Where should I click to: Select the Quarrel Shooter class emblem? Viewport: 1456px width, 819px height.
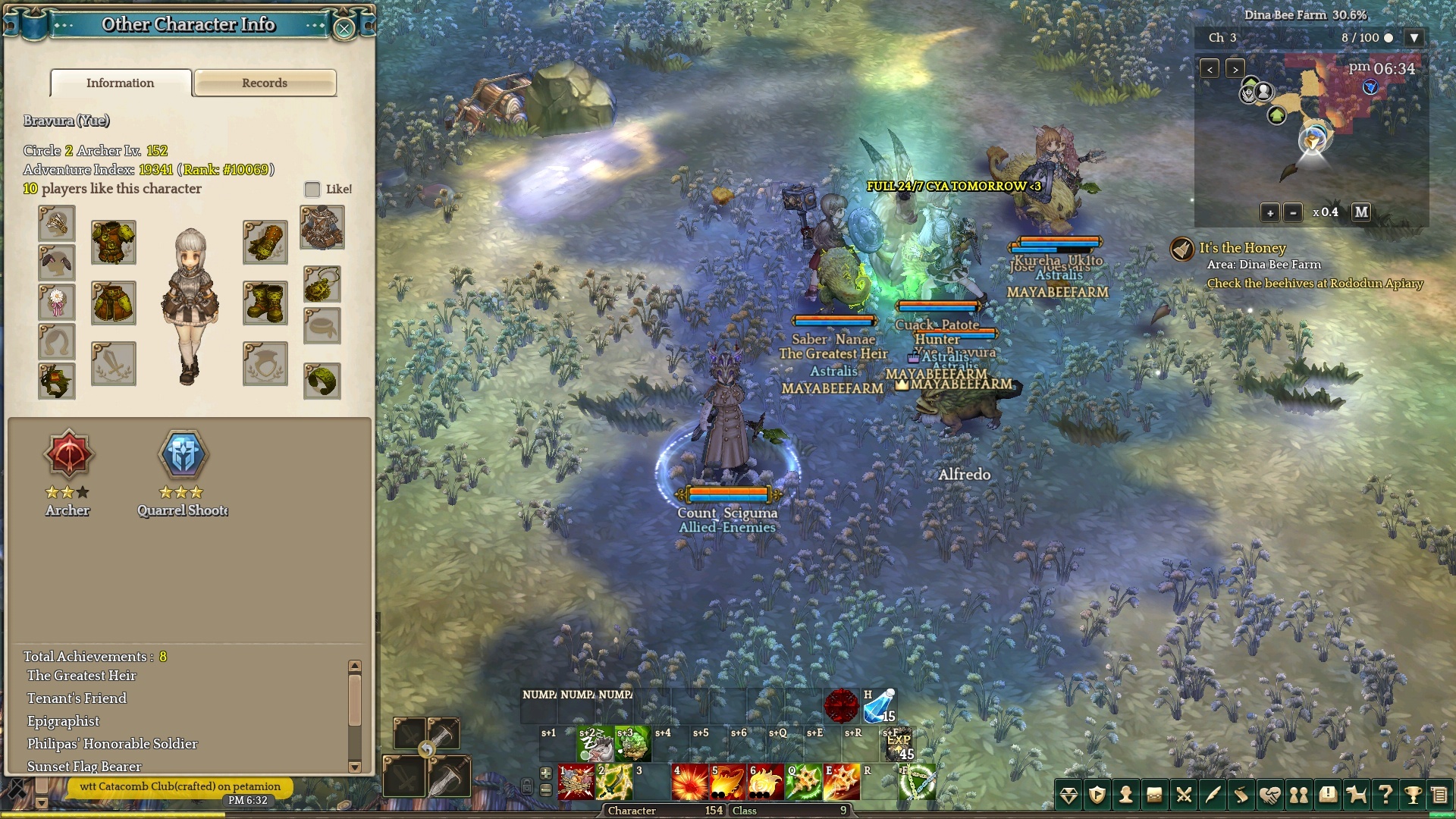tap(183, 455)
